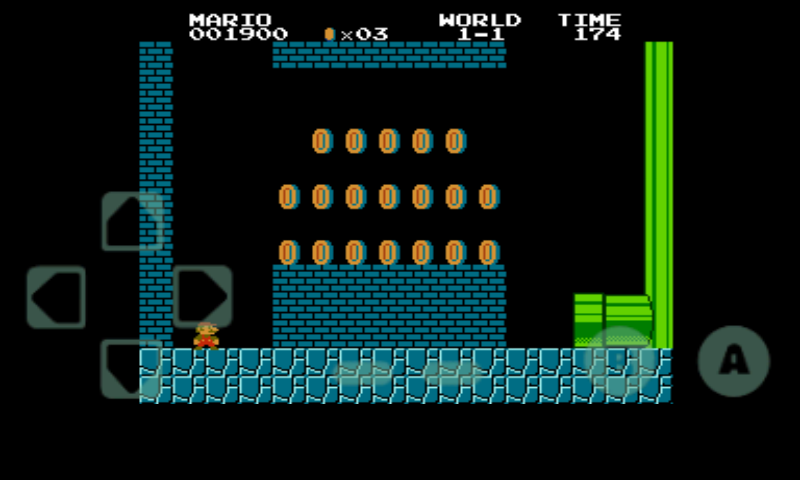Tap the D-pad right arrow
The width and height of the screenshot is (800, 480).
point(203,296)
